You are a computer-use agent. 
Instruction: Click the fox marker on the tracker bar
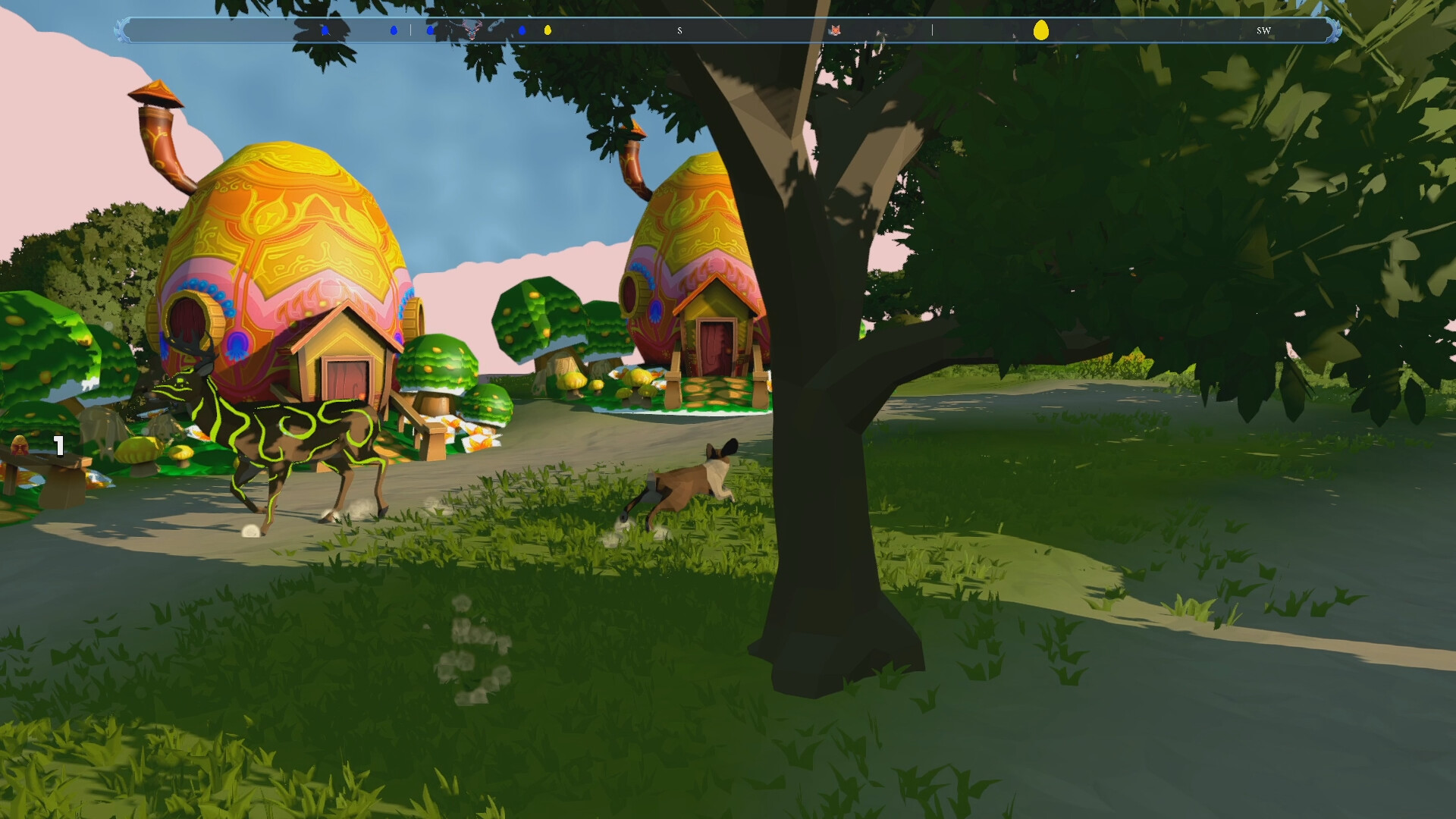point(836,31)
